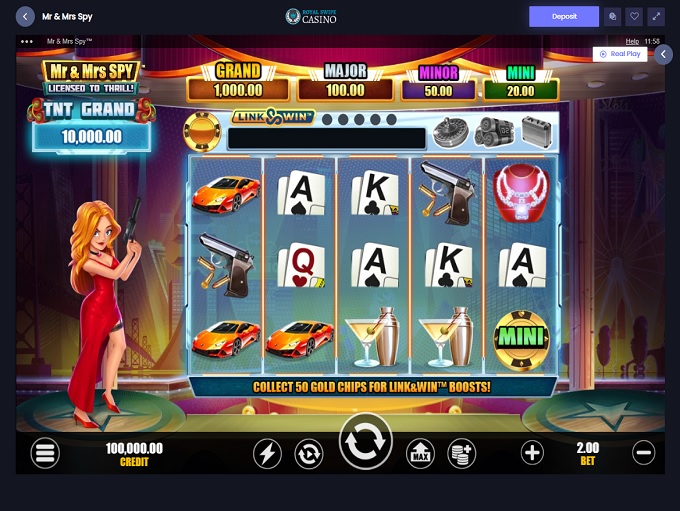Open the autoplay spin options
The image size is (680, 511).
click(309, 453)
